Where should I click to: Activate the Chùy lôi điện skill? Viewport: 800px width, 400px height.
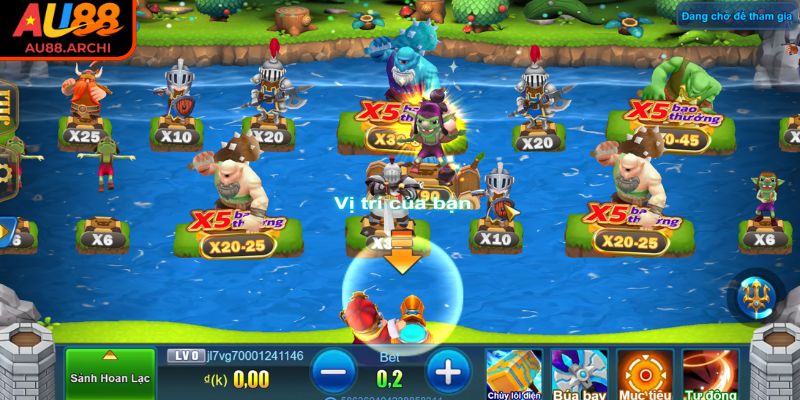click(514, 373)
